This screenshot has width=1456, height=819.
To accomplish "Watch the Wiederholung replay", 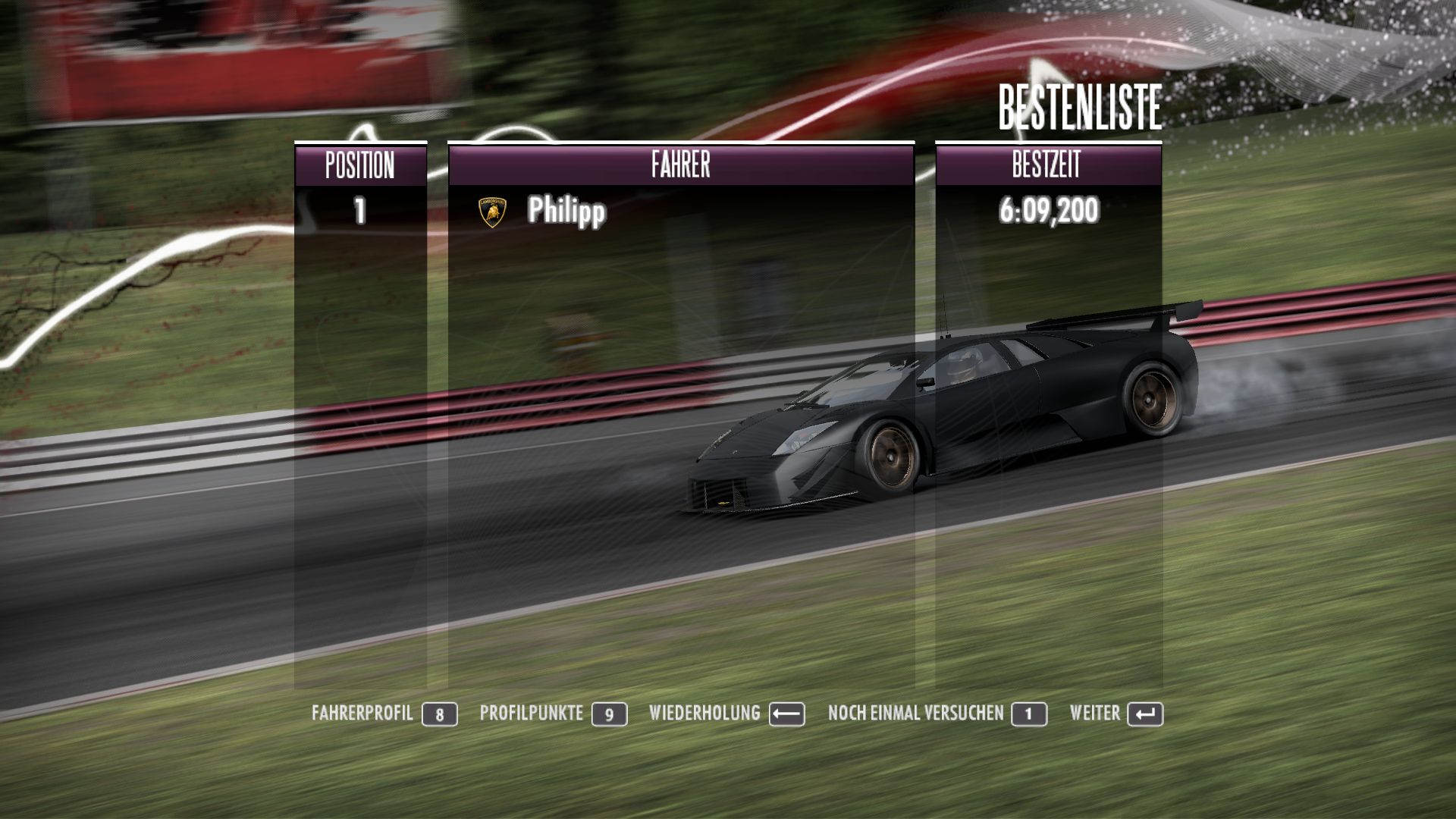I will click(726, 714).
